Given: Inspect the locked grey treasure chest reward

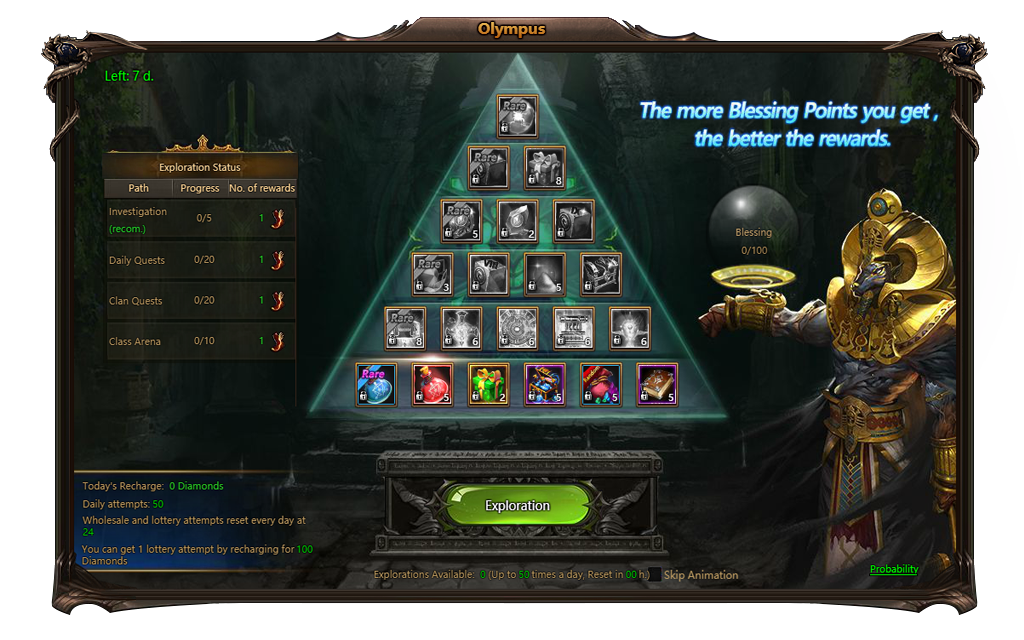Looking at the screenshot, I should (601, 275).
